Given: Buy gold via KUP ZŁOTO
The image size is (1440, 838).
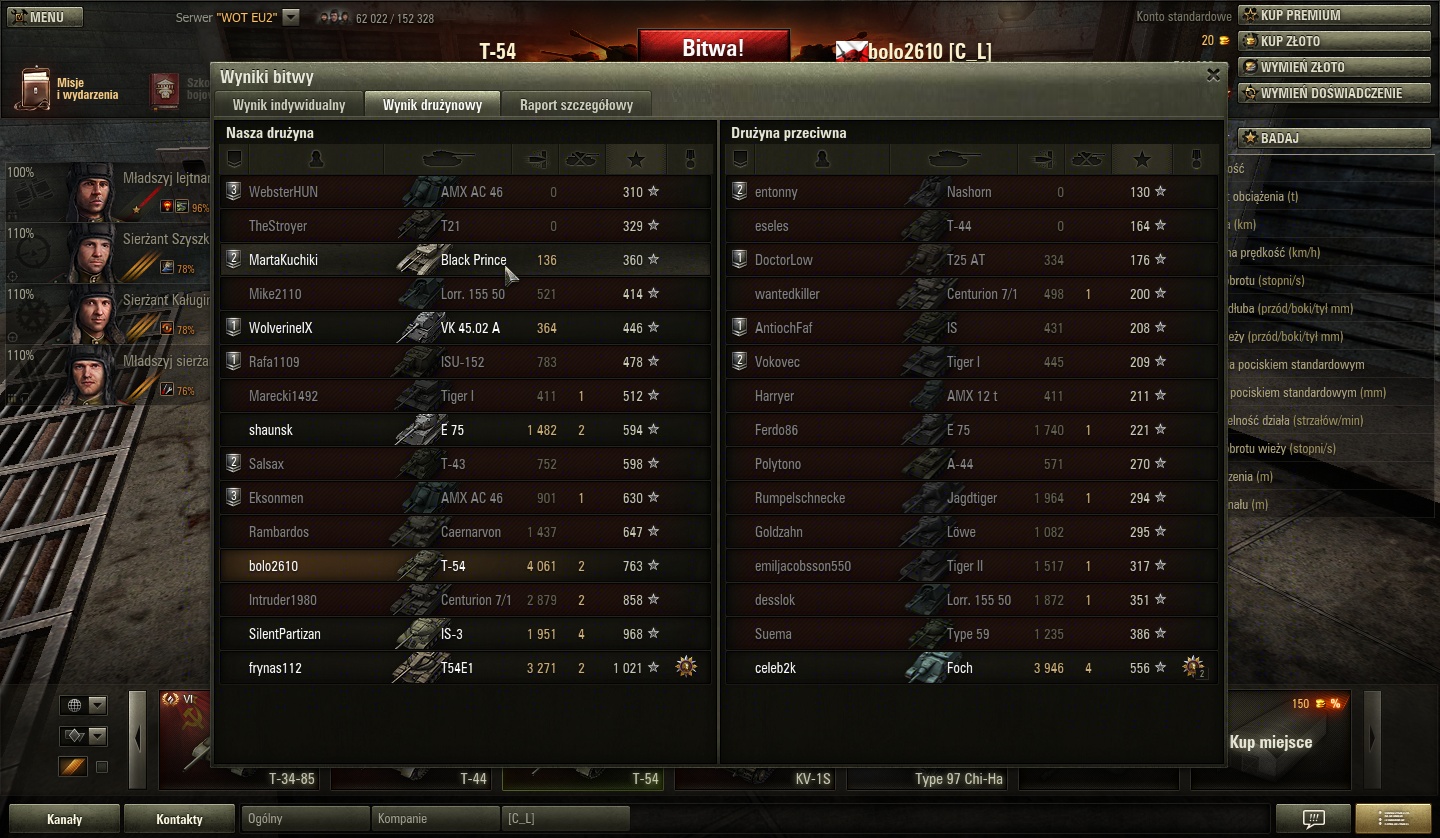Looking at the screenshot, I should pyautogui.click(x=1334, y=41).
